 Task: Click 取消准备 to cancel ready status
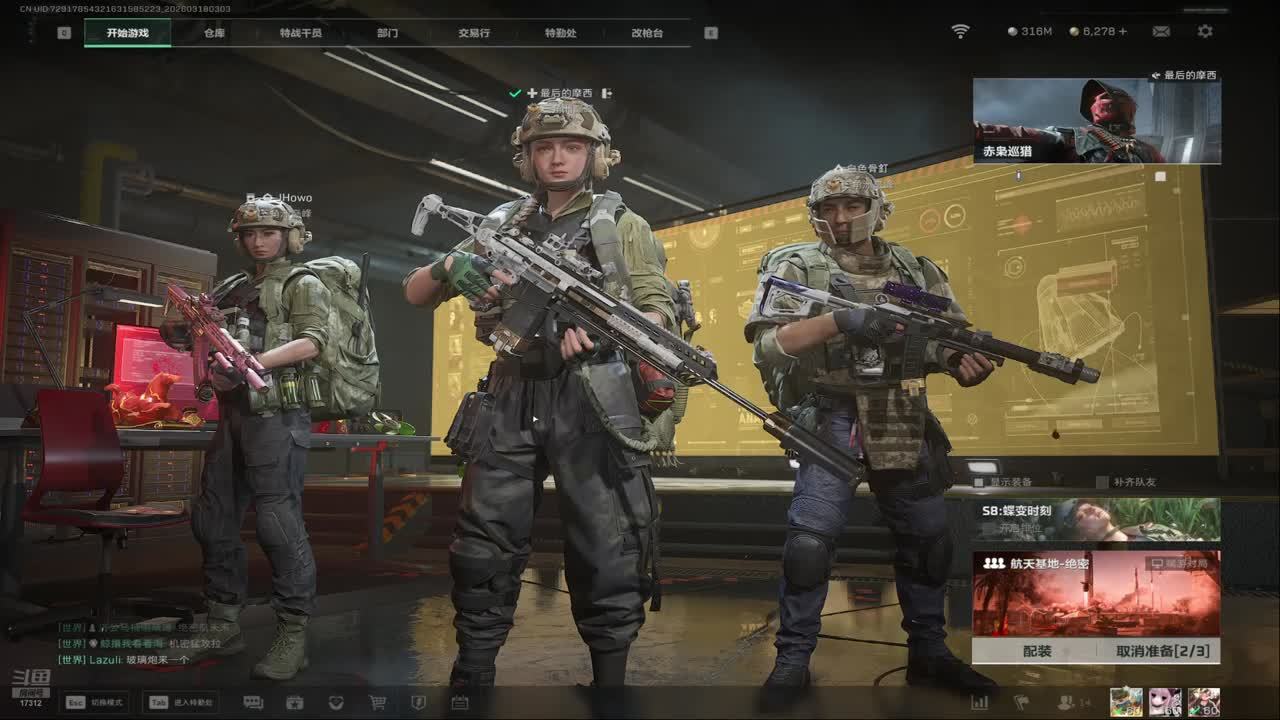coord(1162,651)
